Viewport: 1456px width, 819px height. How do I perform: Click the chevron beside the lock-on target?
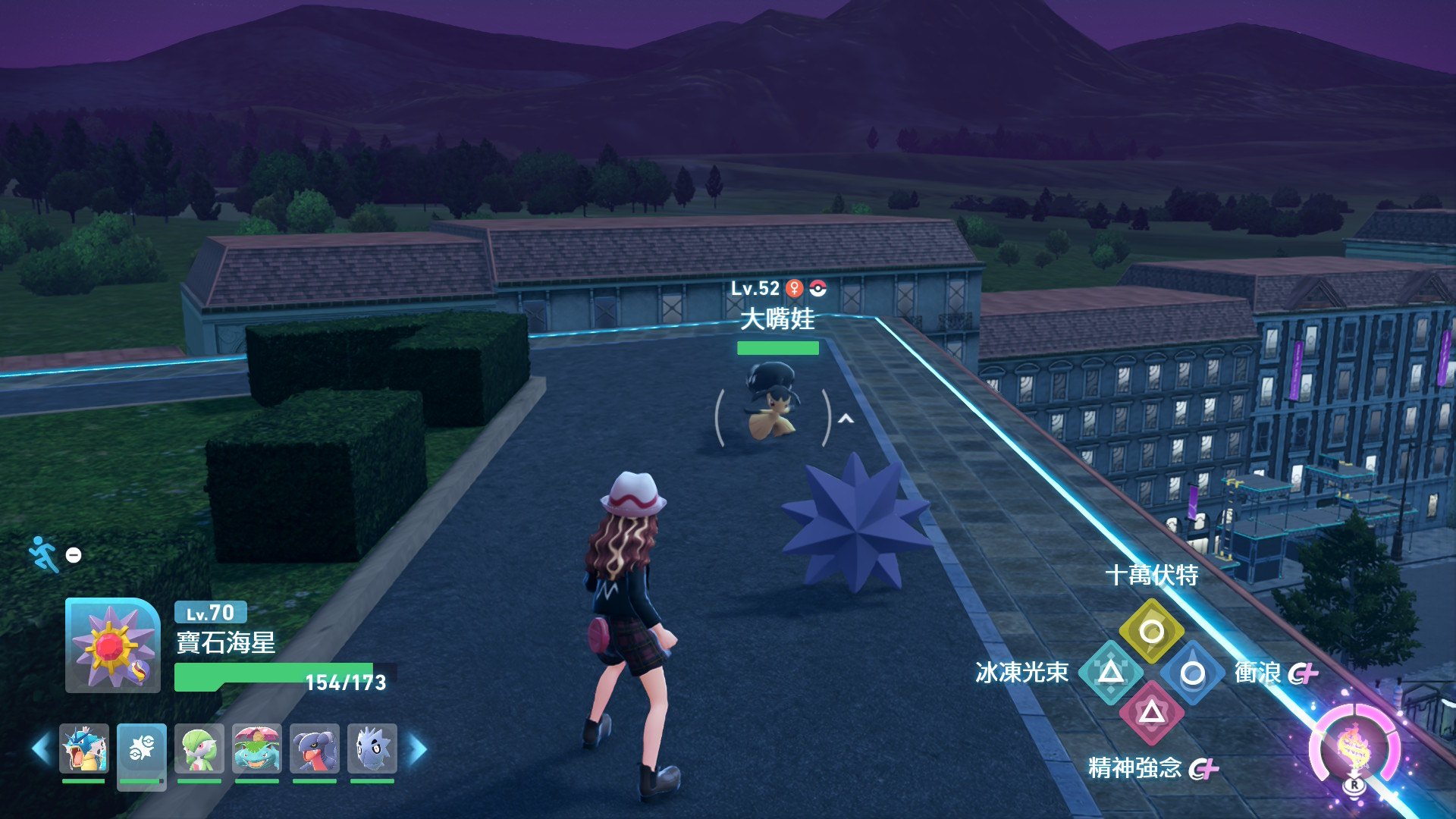846,419
